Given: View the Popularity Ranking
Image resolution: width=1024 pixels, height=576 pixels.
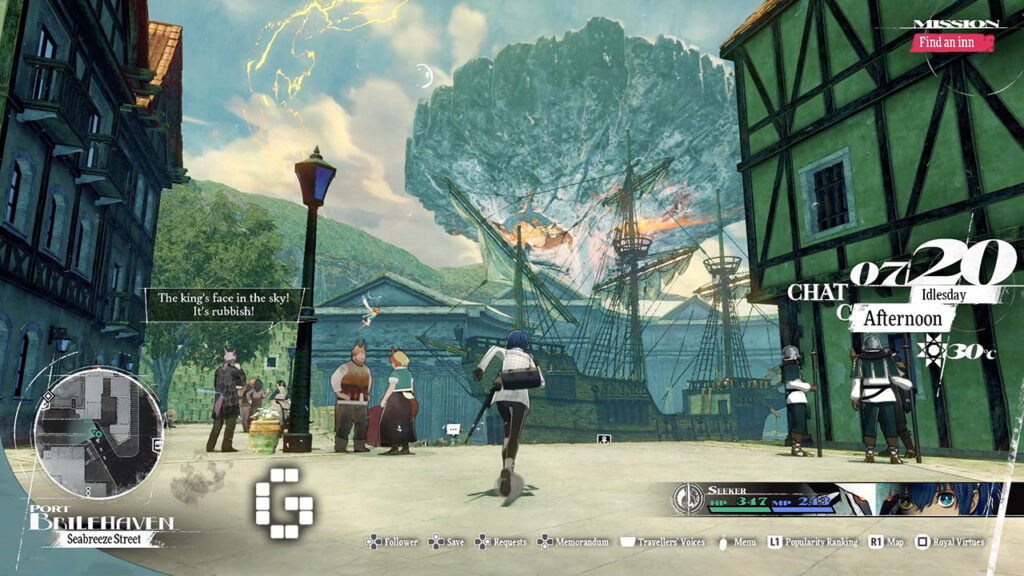Looking at the screenshot, I should tap(812, 542).
